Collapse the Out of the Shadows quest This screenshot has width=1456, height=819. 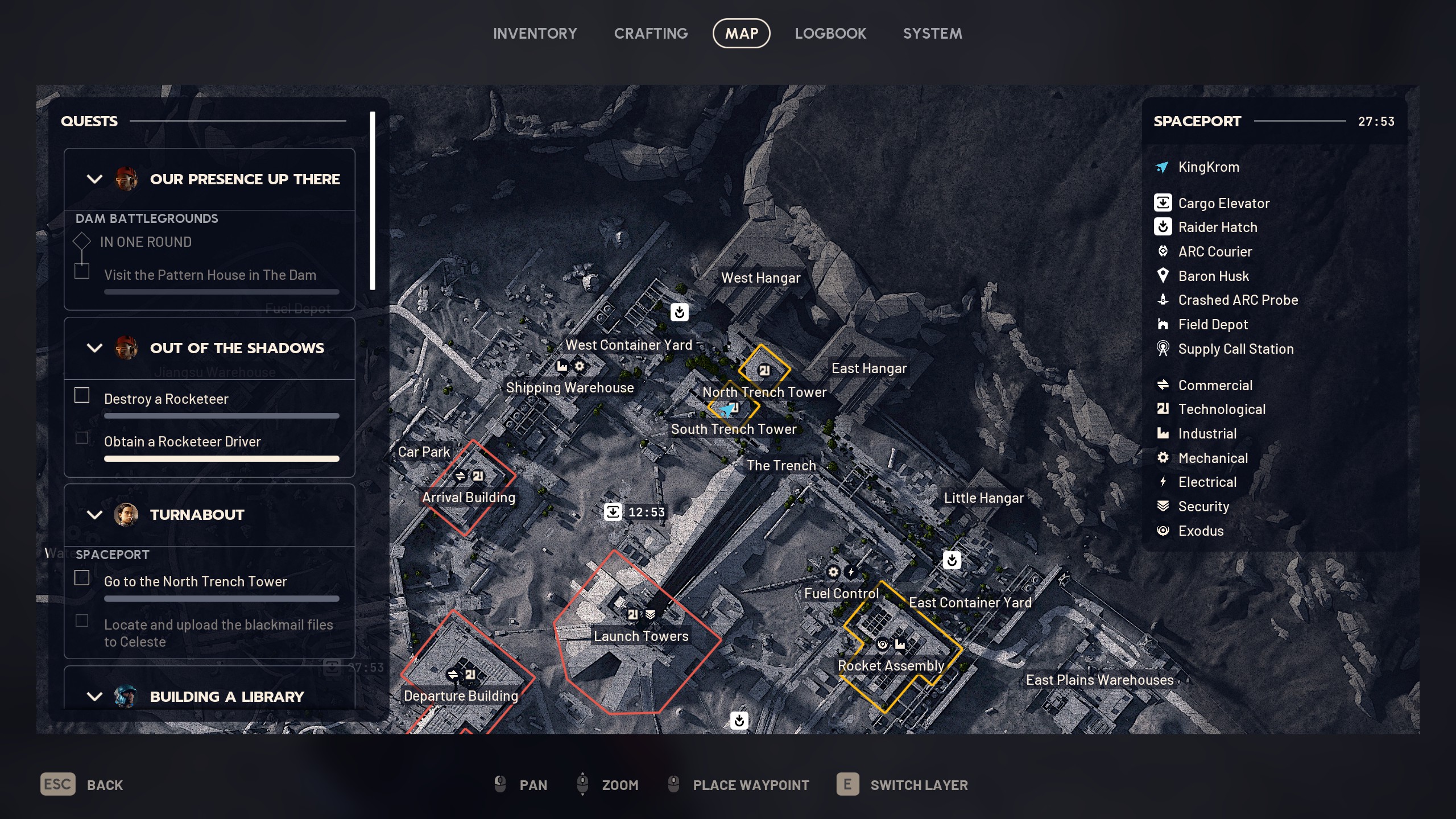(94, 348)
